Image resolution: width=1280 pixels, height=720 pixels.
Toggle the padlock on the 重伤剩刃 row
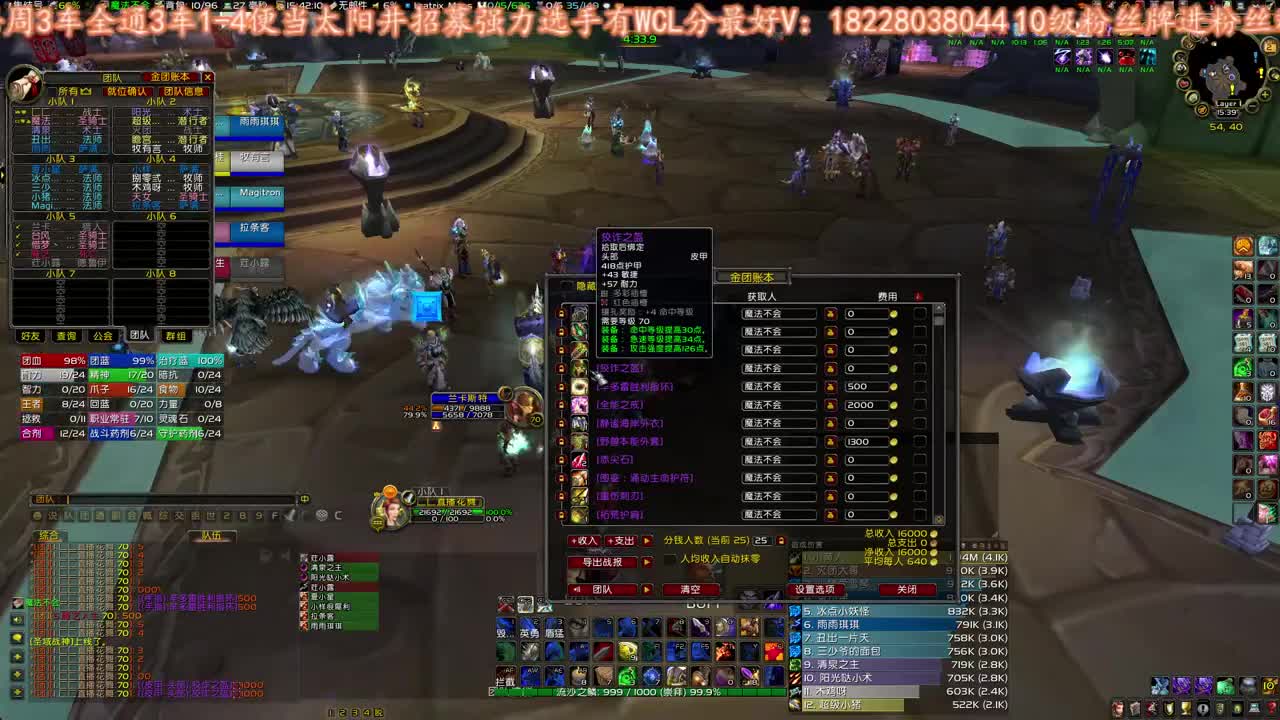[560, 494]
